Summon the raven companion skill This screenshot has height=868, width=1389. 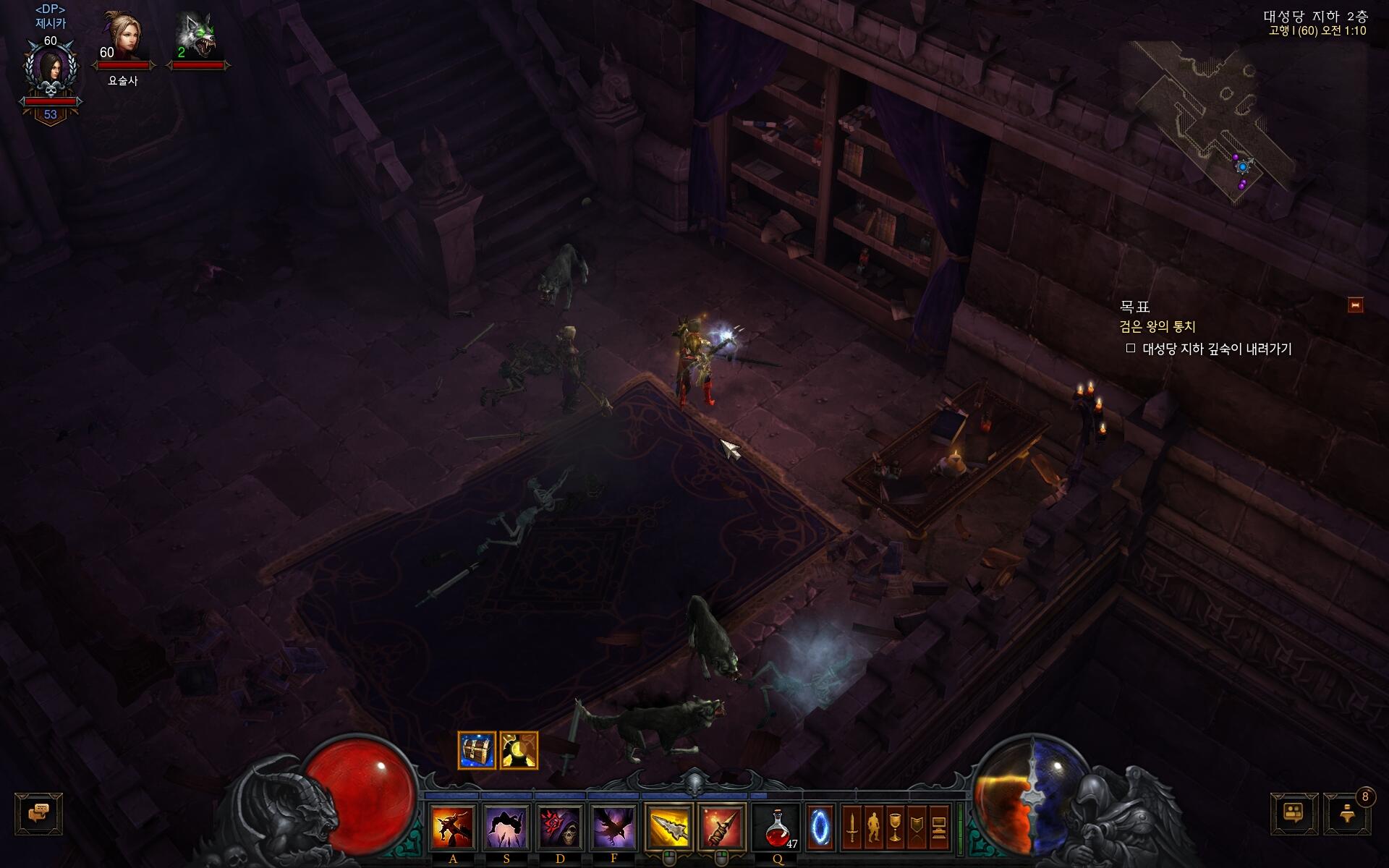(x=613, y=827)
